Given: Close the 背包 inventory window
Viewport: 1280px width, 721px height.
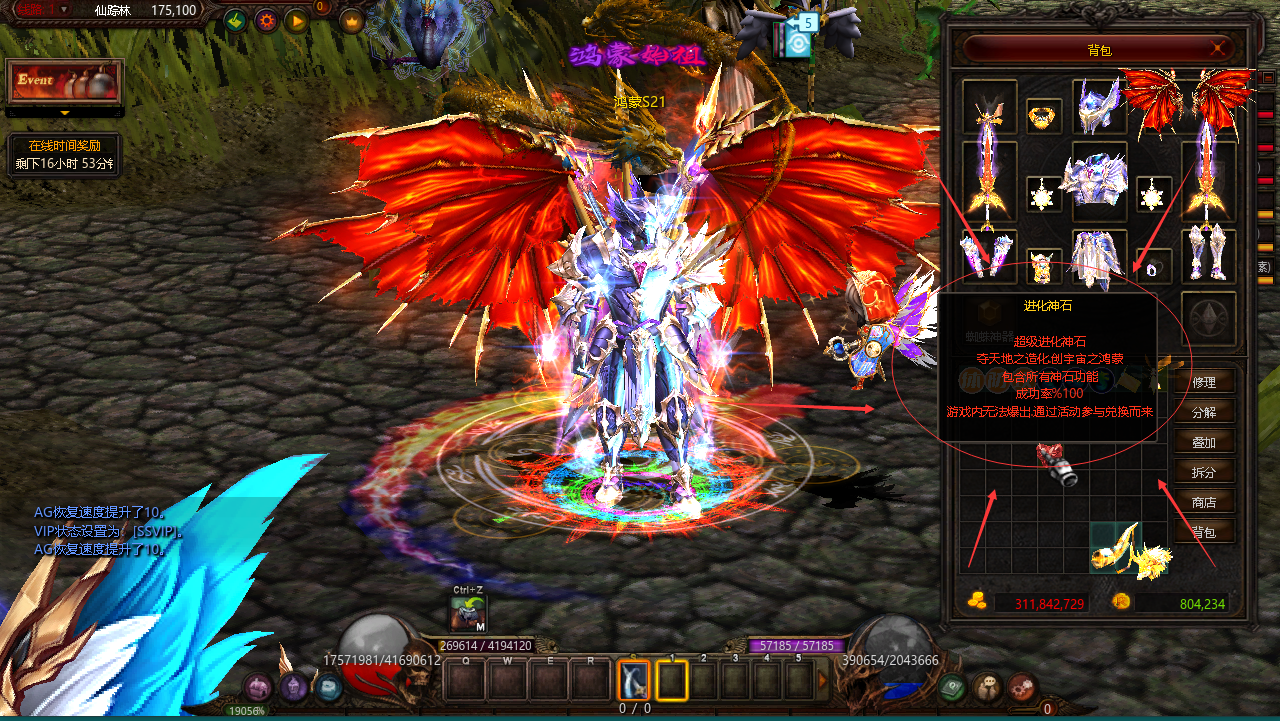Looking at the screenshot, I should 1219,47.
